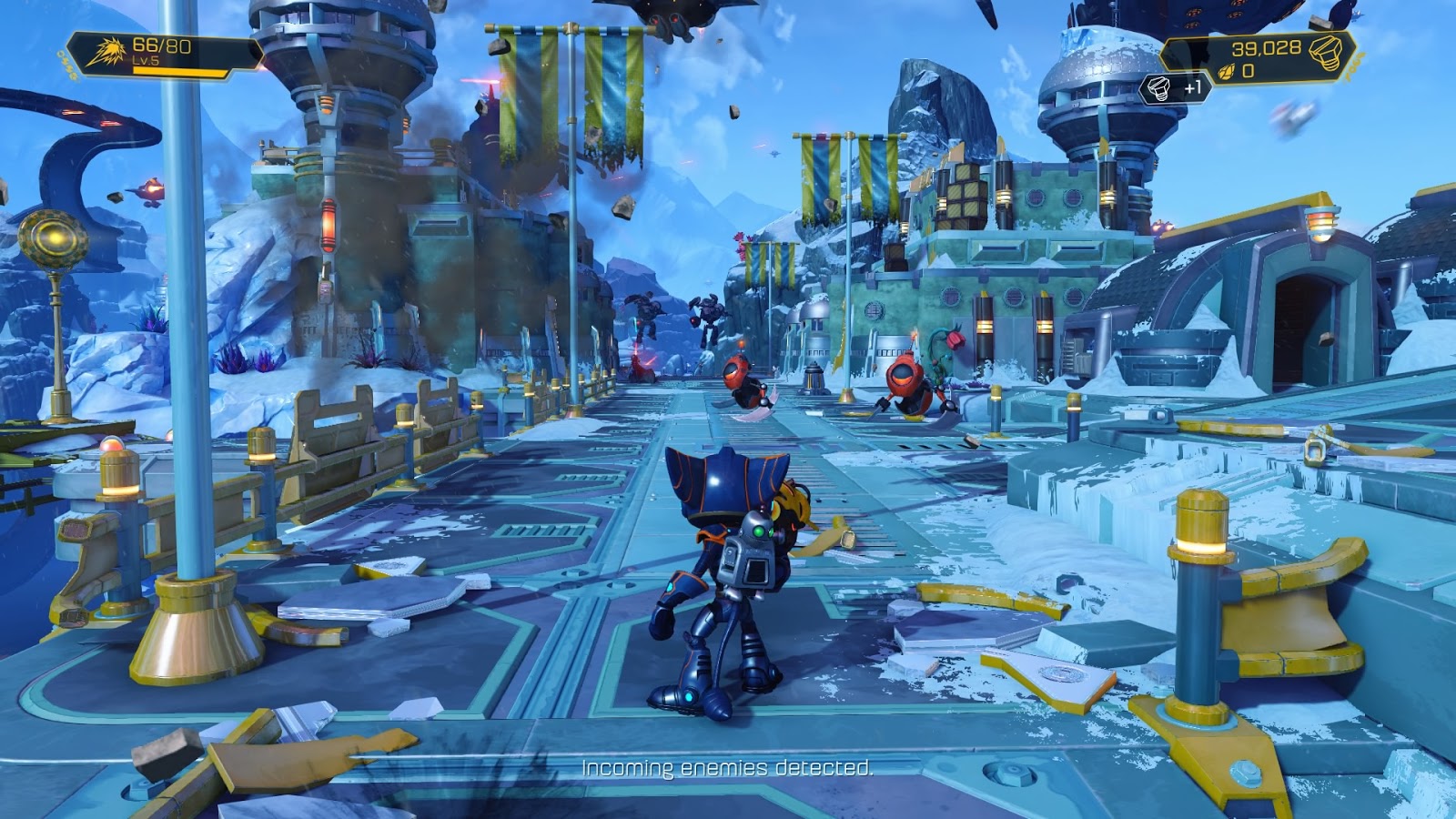Viewport: 1456px width, 819px height.
Task: Select the large bolt currency icon
Action: [1325, 52]
